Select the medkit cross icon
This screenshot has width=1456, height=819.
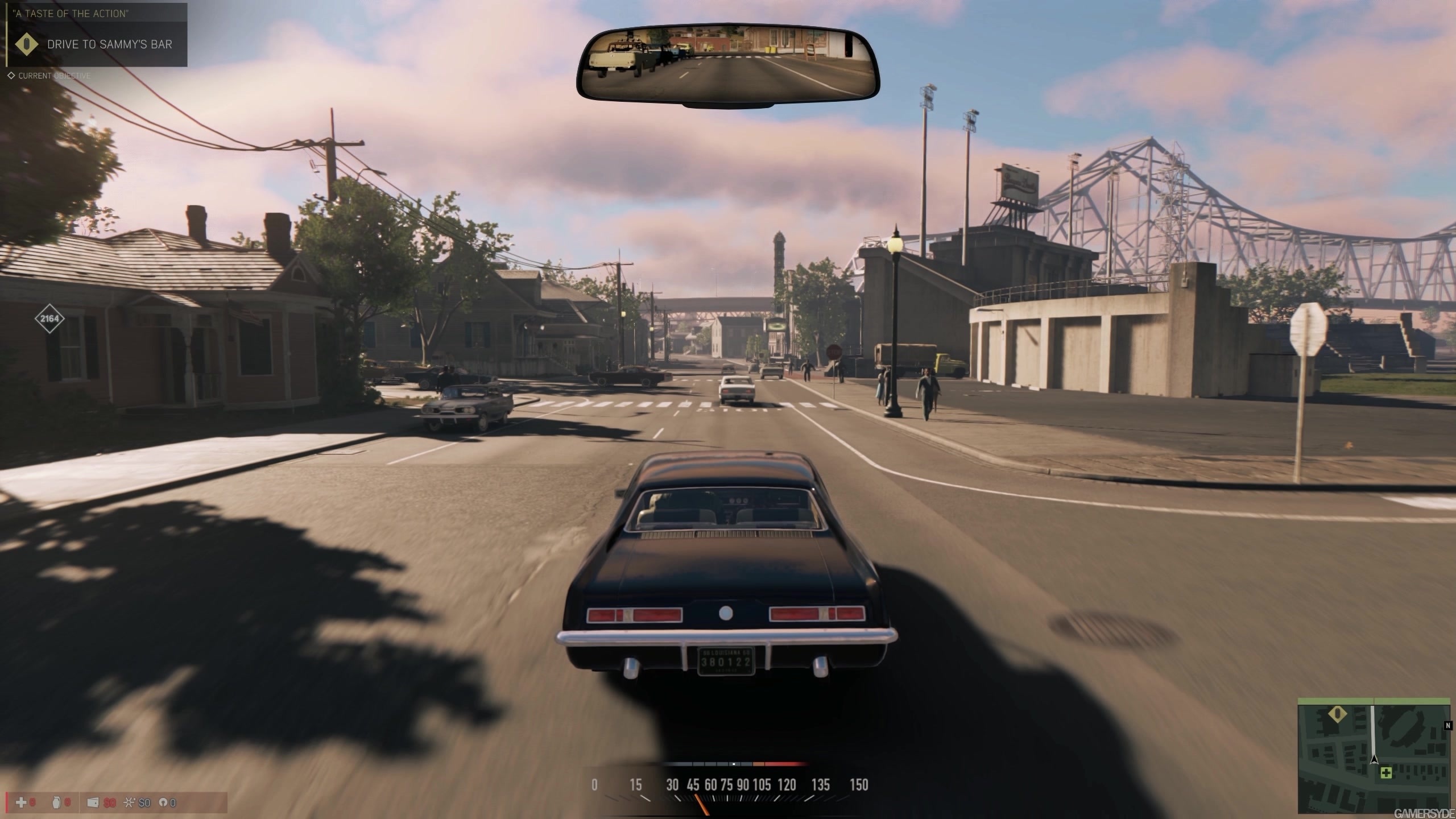tap(21, 803)
